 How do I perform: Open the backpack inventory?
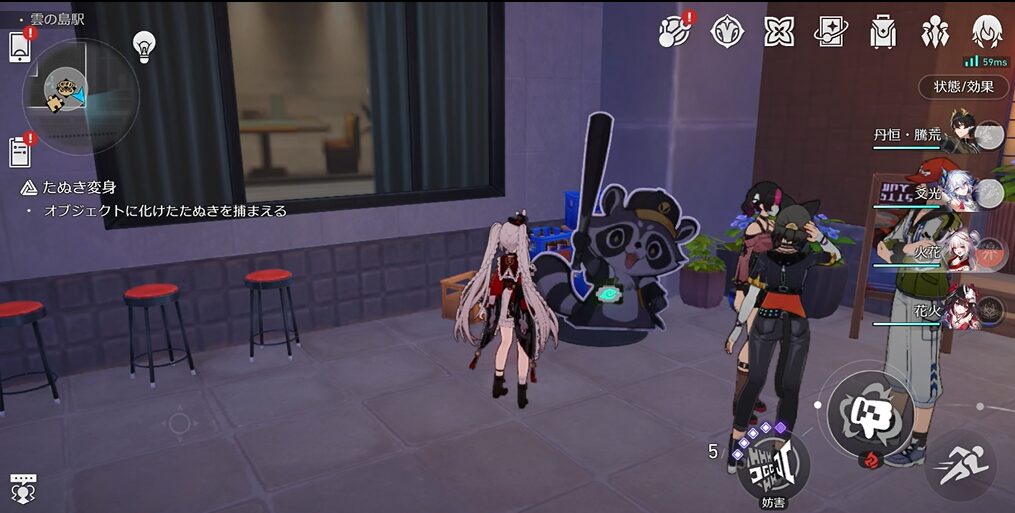[x=883, y=31]
